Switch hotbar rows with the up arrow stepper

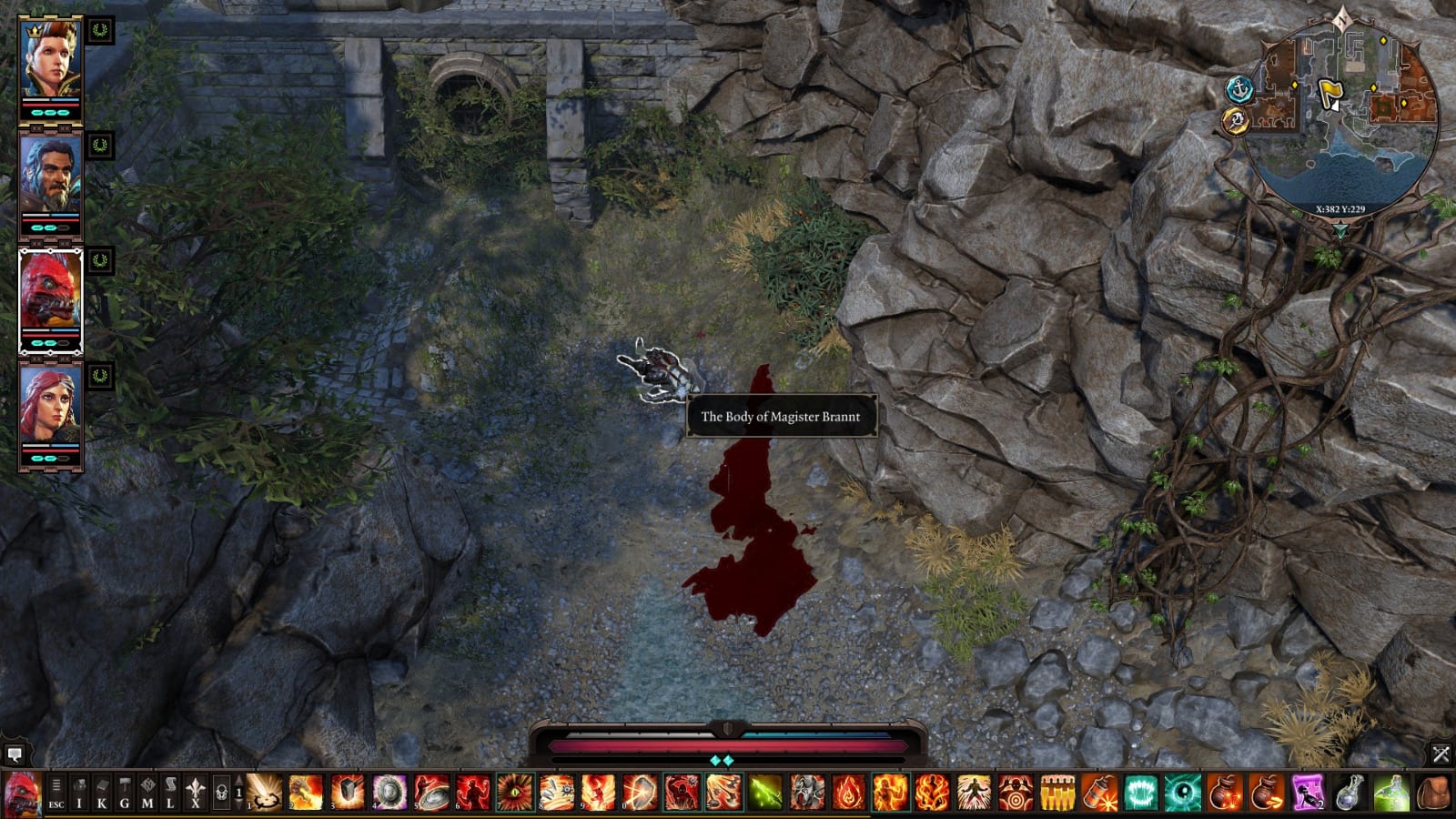point(238,779)
